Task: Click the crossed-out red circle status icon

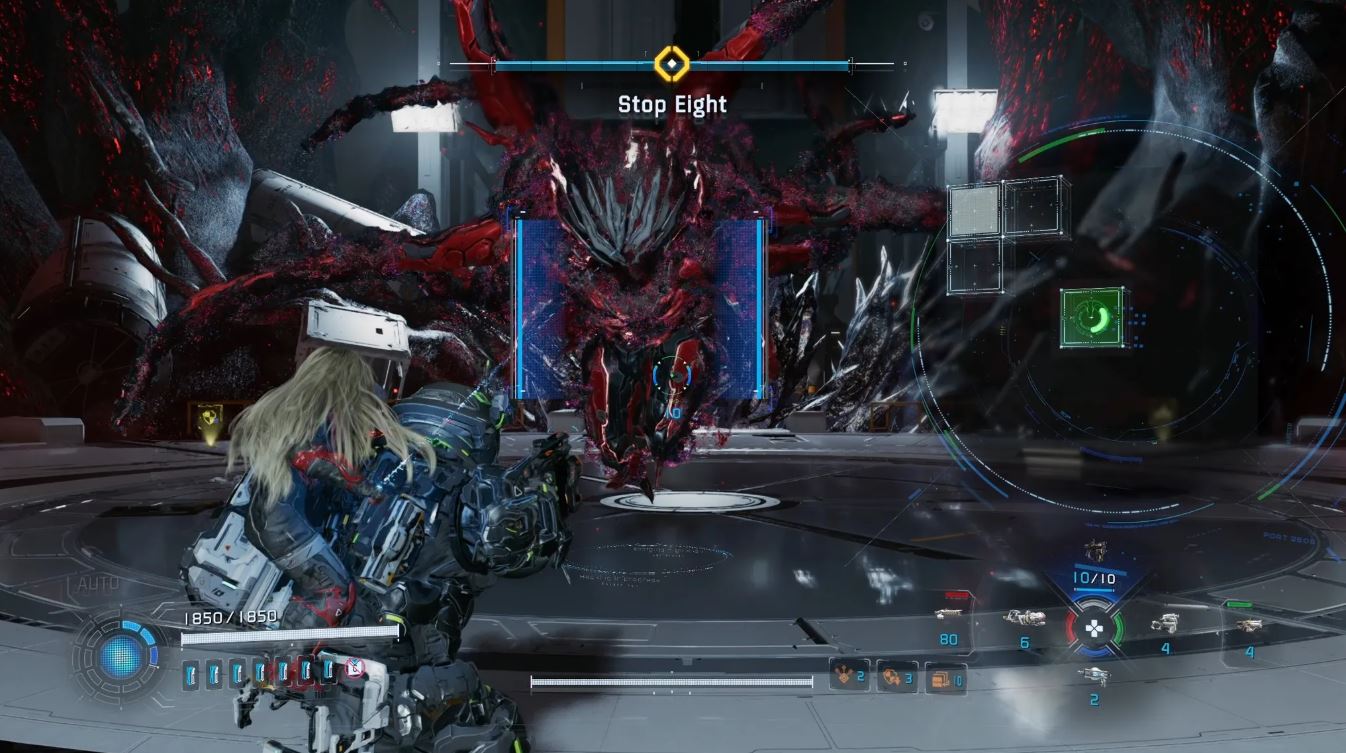Action: (353, 668)
